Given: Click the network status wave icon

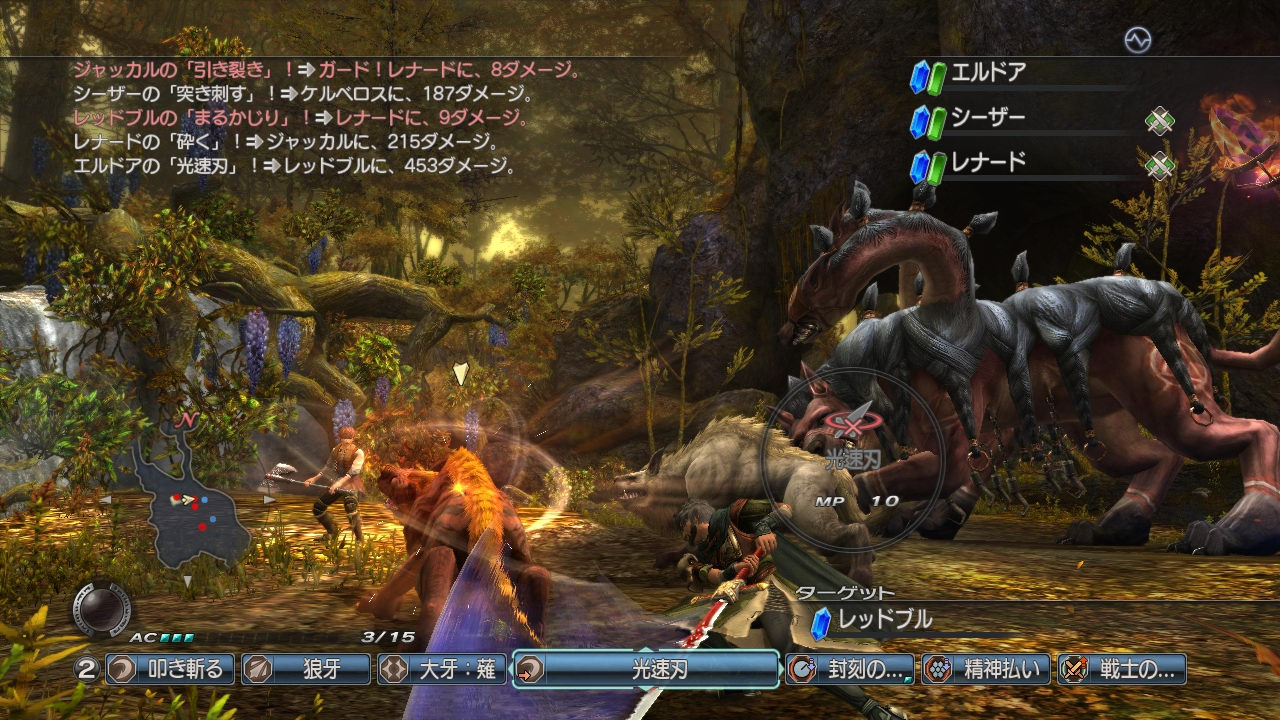Looking at the screenshot, I should click(x=1137, y=39).
